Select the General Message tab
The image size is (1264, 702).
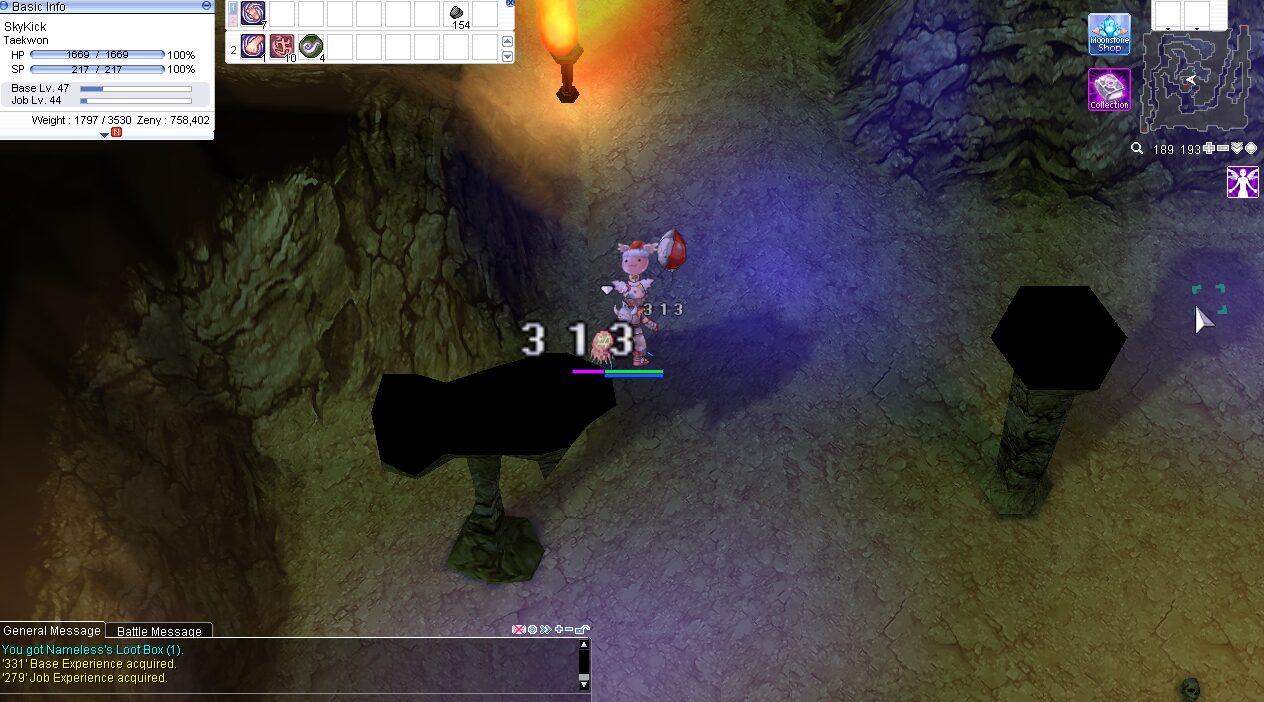pos(52,631)
